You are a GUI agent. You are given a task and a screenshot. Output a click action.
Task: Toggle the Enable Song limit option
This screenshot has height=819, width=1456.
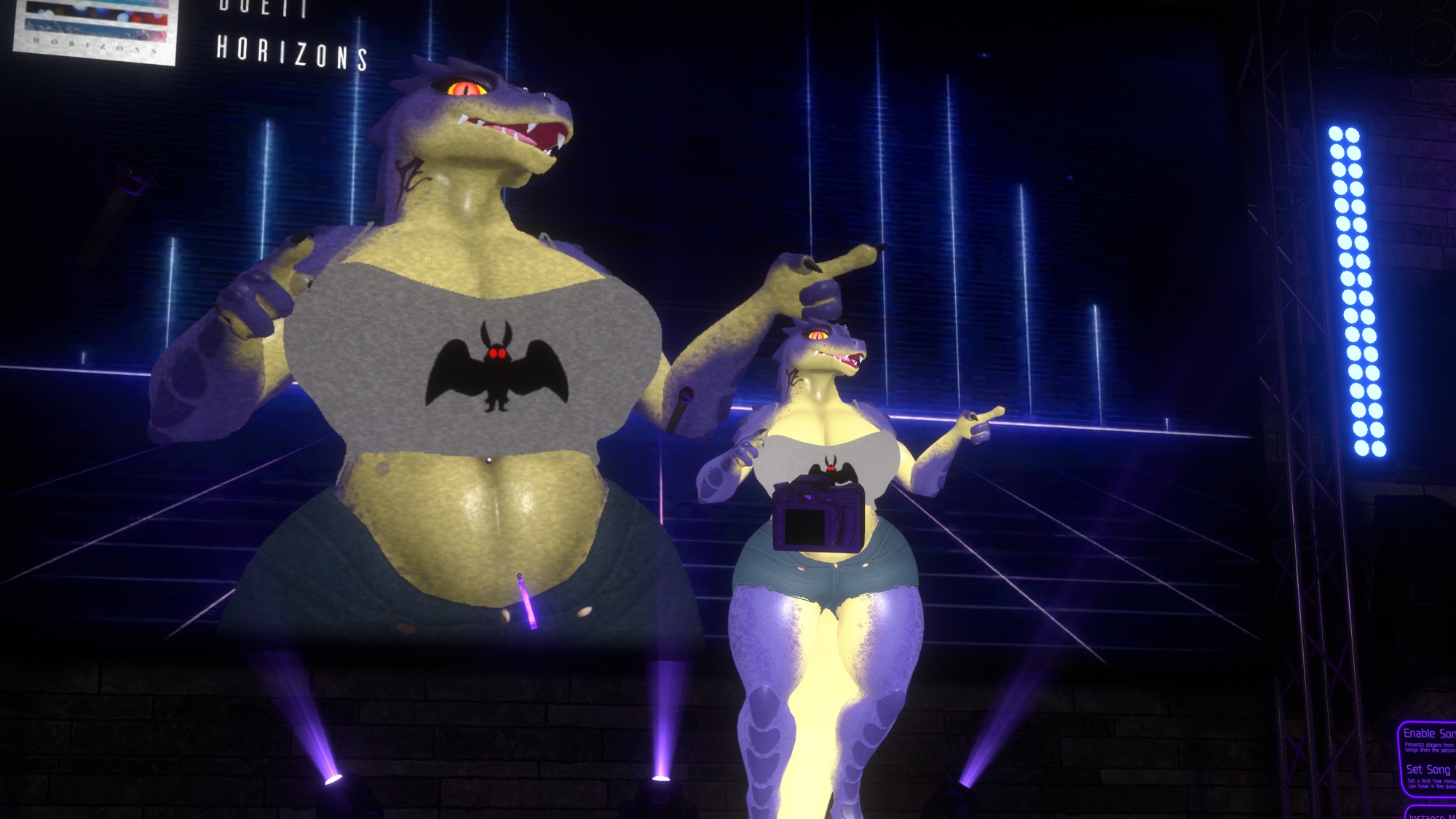1428,734
